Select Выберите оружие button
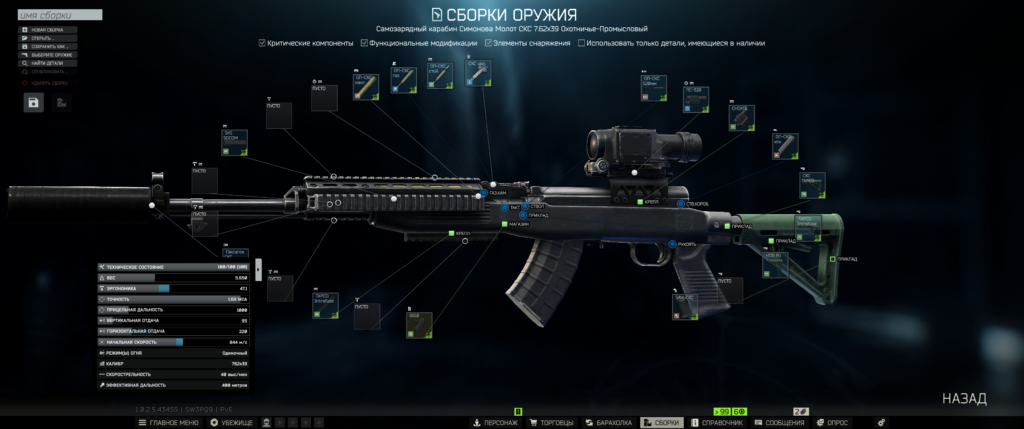 [50, 55]
